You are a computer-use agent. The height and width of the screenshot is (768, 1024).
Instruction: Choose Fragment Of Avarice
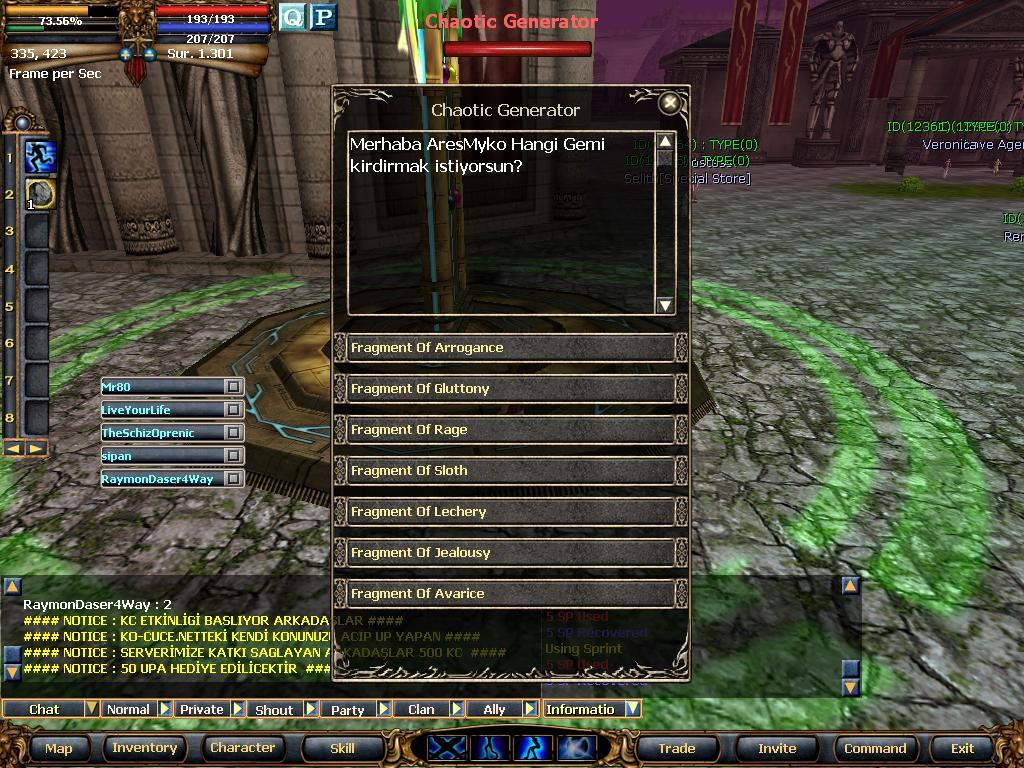510,594
